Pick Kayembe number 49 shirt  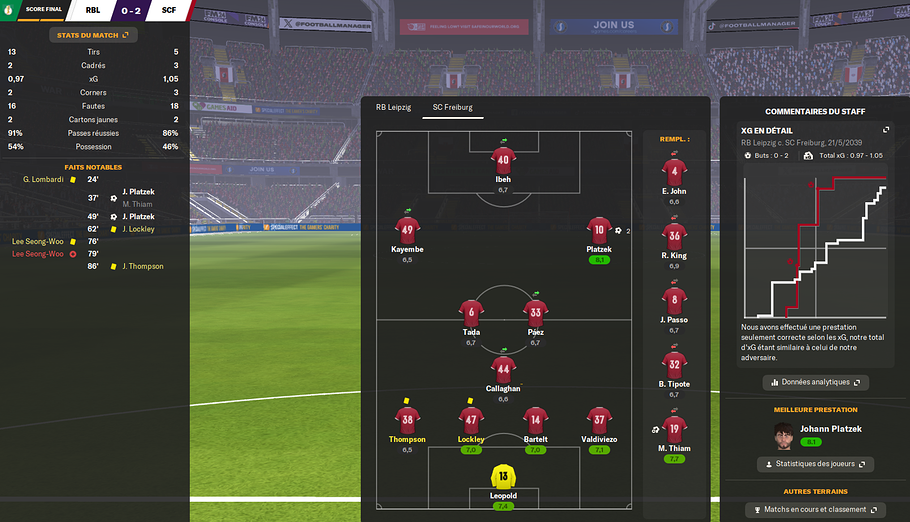click(x=407, y=230)
